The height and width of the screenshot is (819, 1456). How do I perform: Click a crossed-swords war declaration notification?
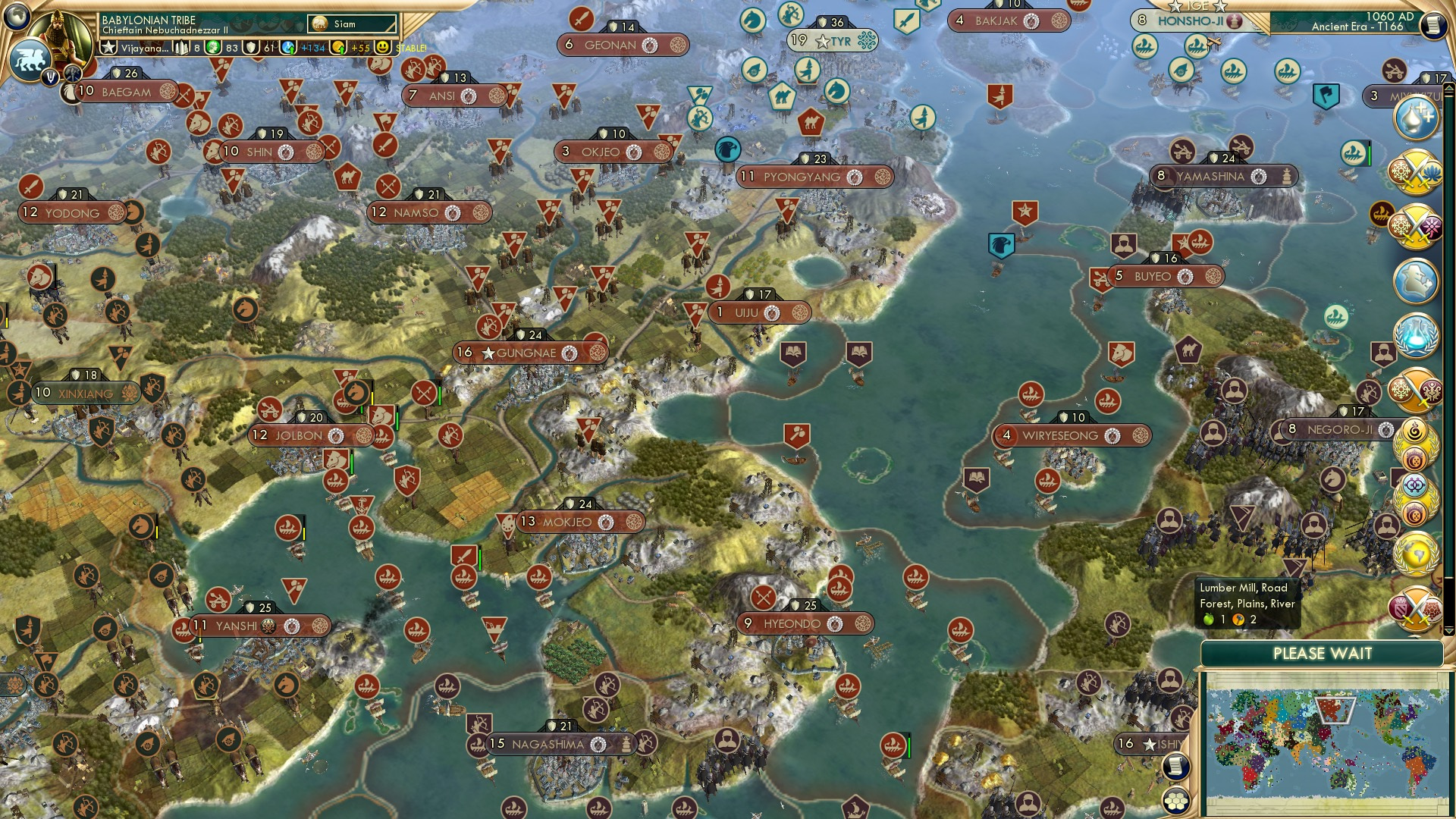[x=1417, y=173]
